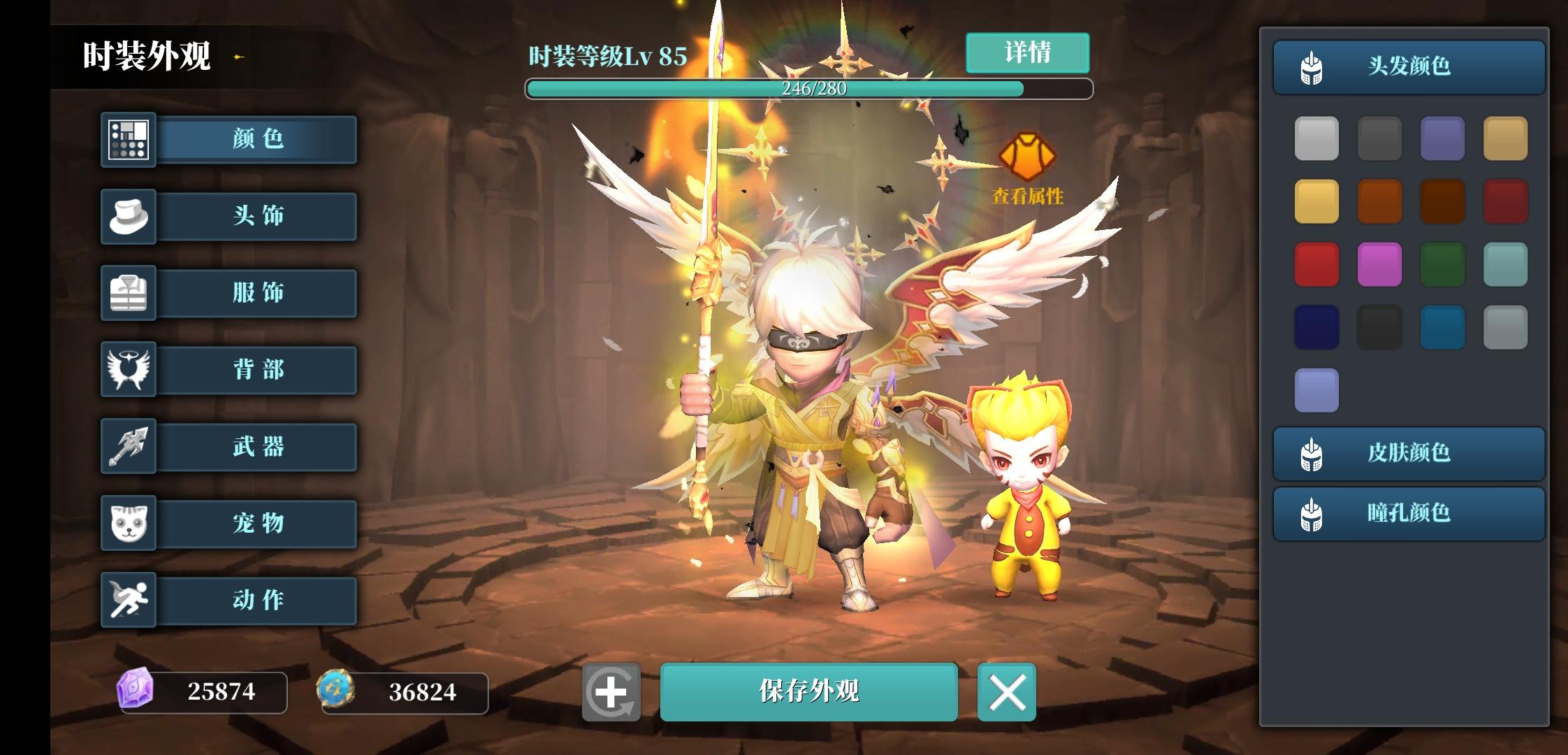The width and height of the screenshot is (1568, 755).
Task: Expand the 瞳孔颜色 section
Action: click(1408, 514)
